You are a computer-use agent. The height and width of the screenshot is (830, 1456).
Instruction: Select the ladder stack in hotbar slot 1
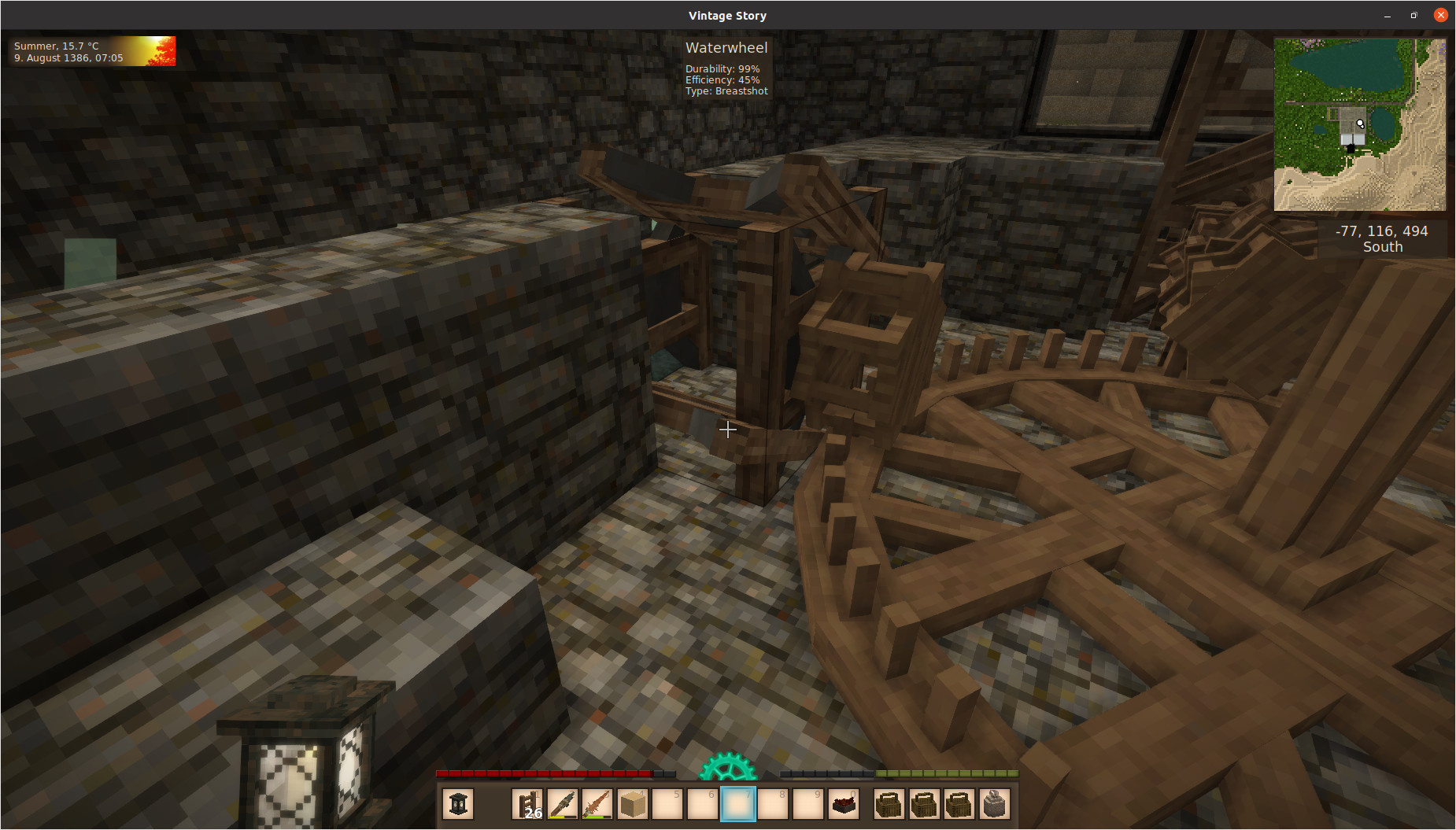click(x=528, y=804)
